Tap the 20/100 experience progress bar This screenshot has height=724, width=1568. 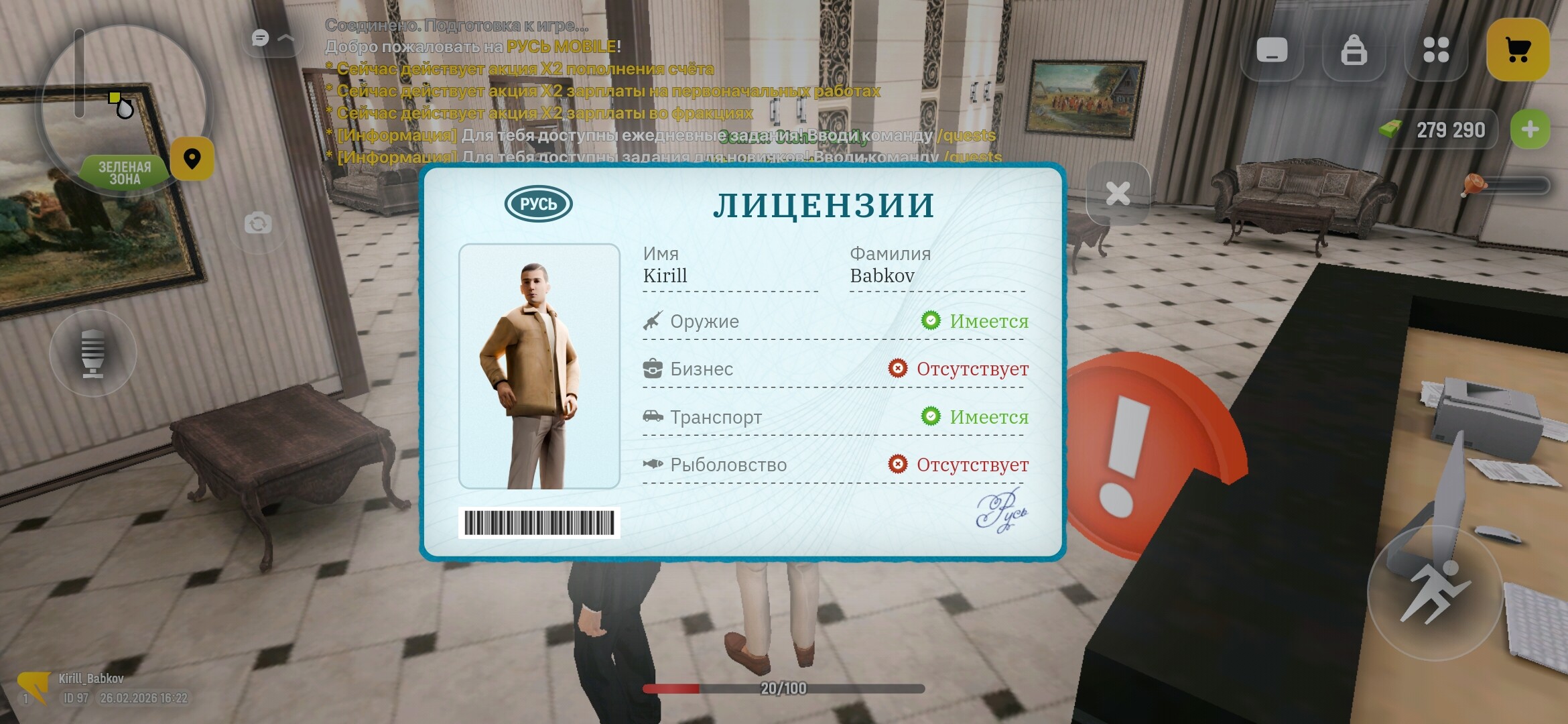tap(784, 686)
